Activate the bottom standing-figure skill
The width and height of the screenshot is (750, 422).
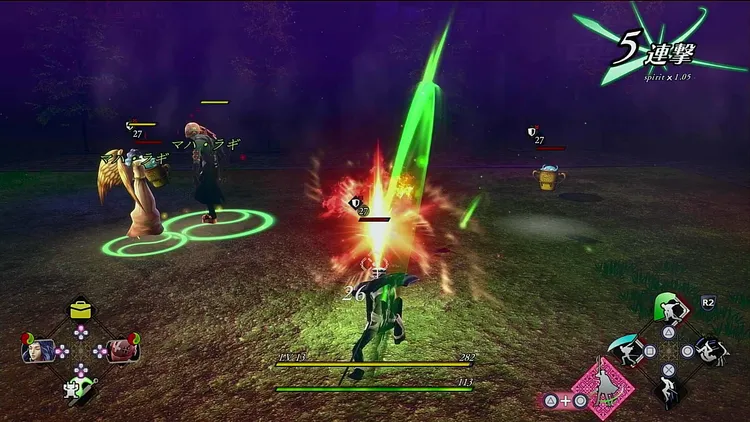(668, 392)
